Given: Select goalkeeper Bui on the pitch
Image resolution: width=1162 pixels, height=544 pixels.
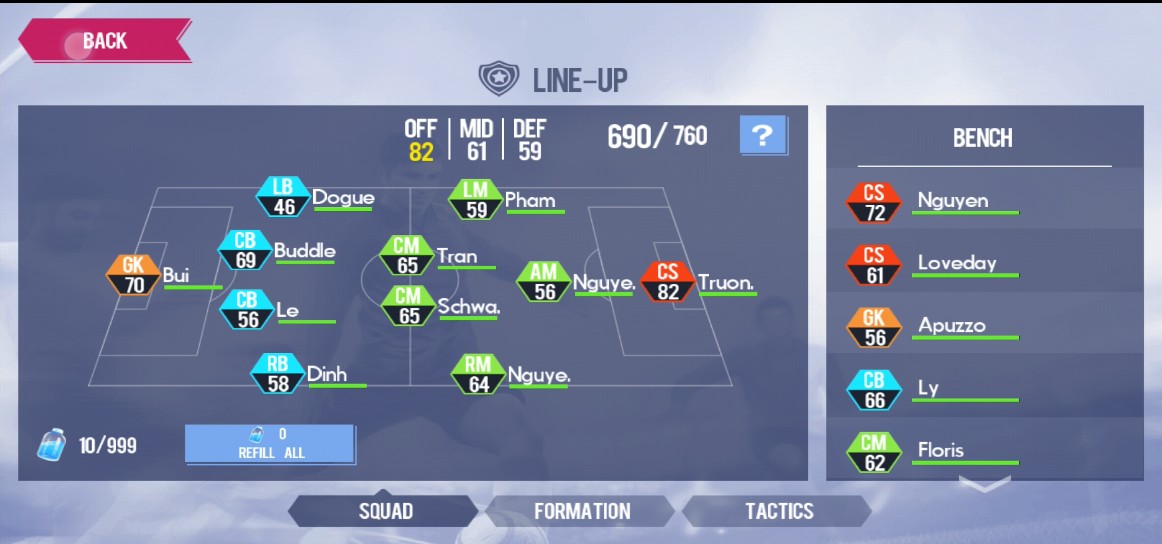Looking at the screenshot, I should pos(135,276).
